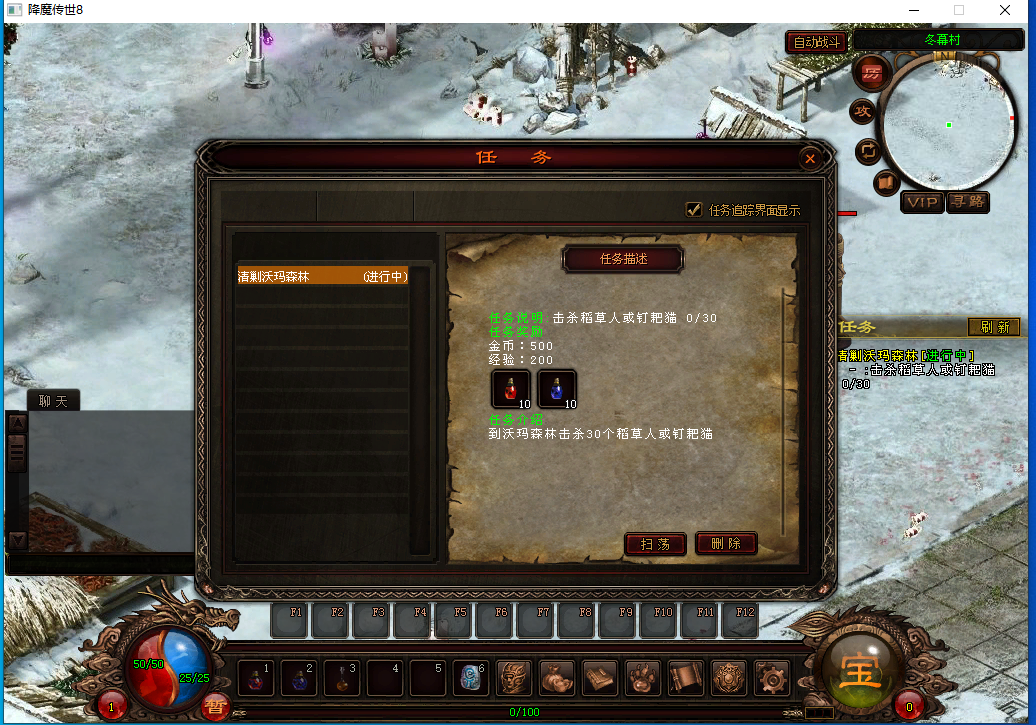The image size is (1036, 725).
Task: Select the 清剿沃玛森林 quest row
Action: 322,277
